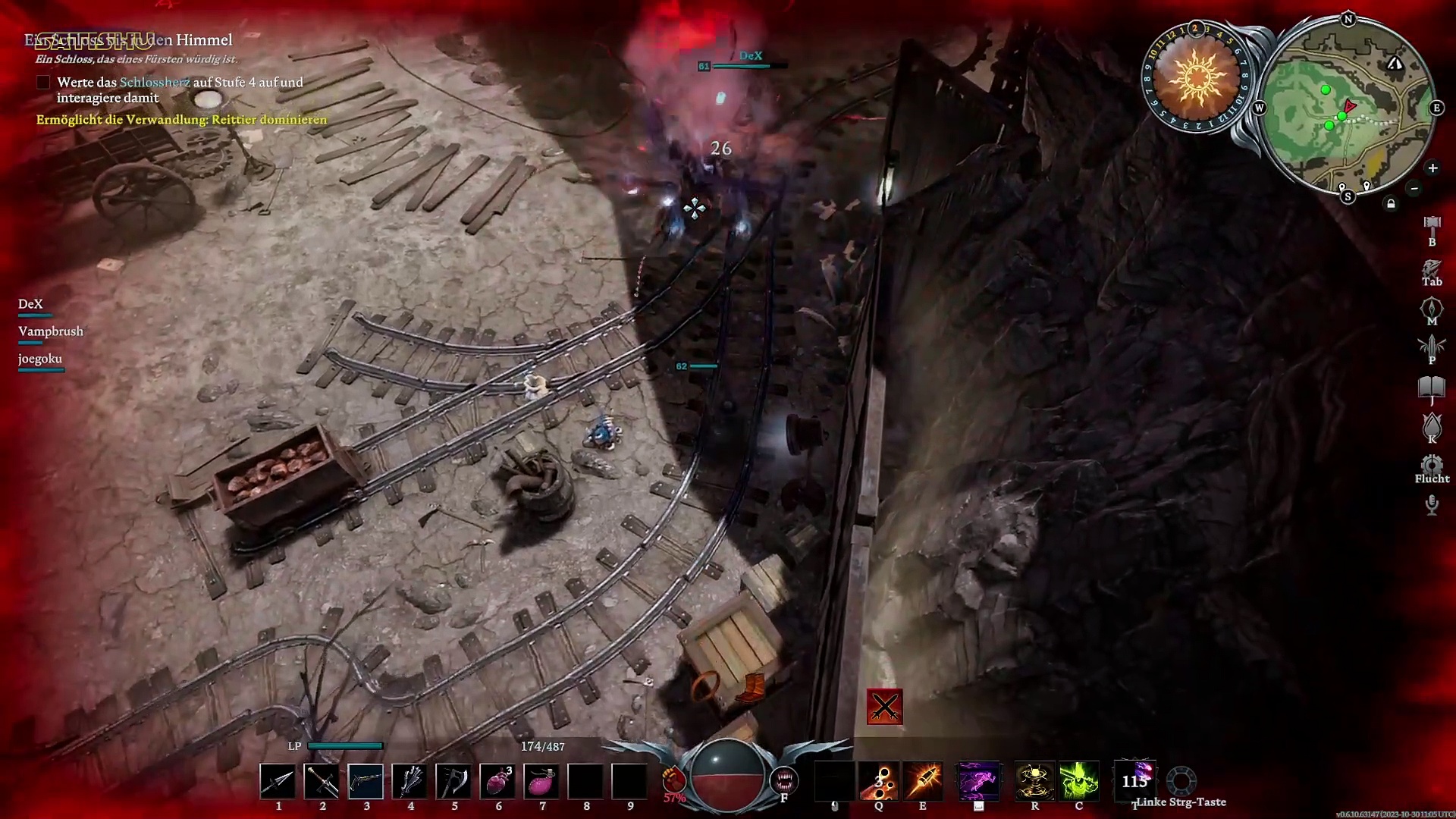Zoom in the minimap
Viewport: 1456px width, 819px height.
pyautogui.click(x=1432, y=168)
